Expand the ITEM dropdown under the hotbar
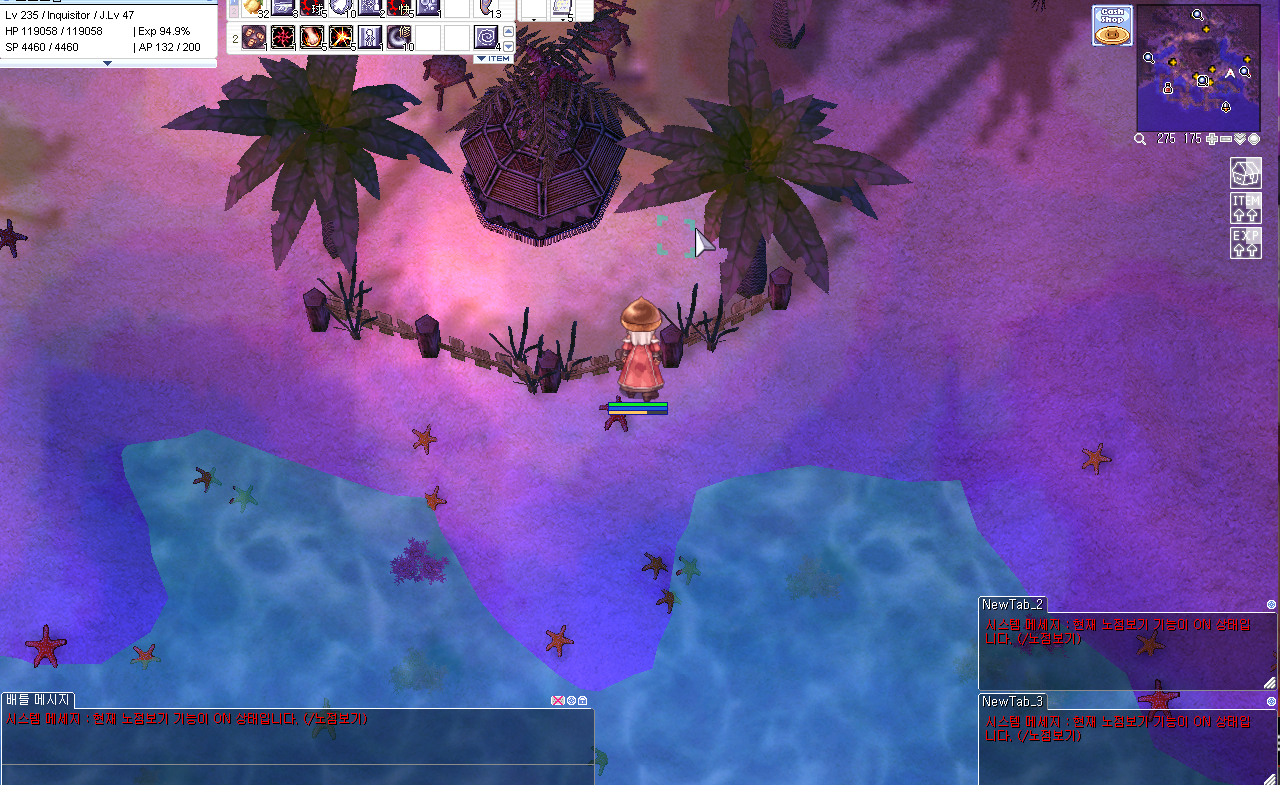The width and height of the screenshot is (1282, 785). (x=493, y=59)
